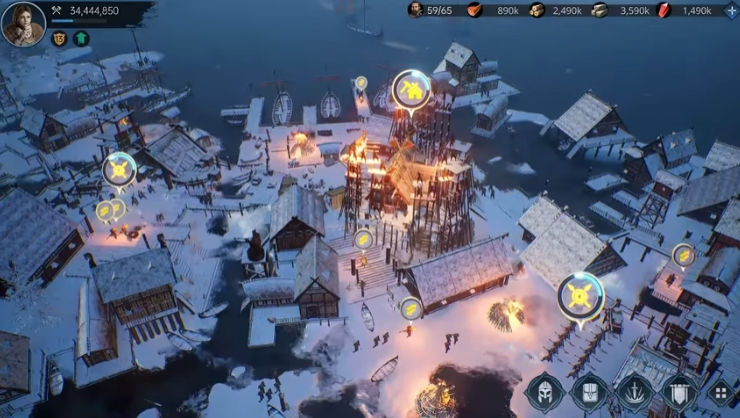Expand the four-squares grid menu
740x418 pixels.
(x=721, y=393)
